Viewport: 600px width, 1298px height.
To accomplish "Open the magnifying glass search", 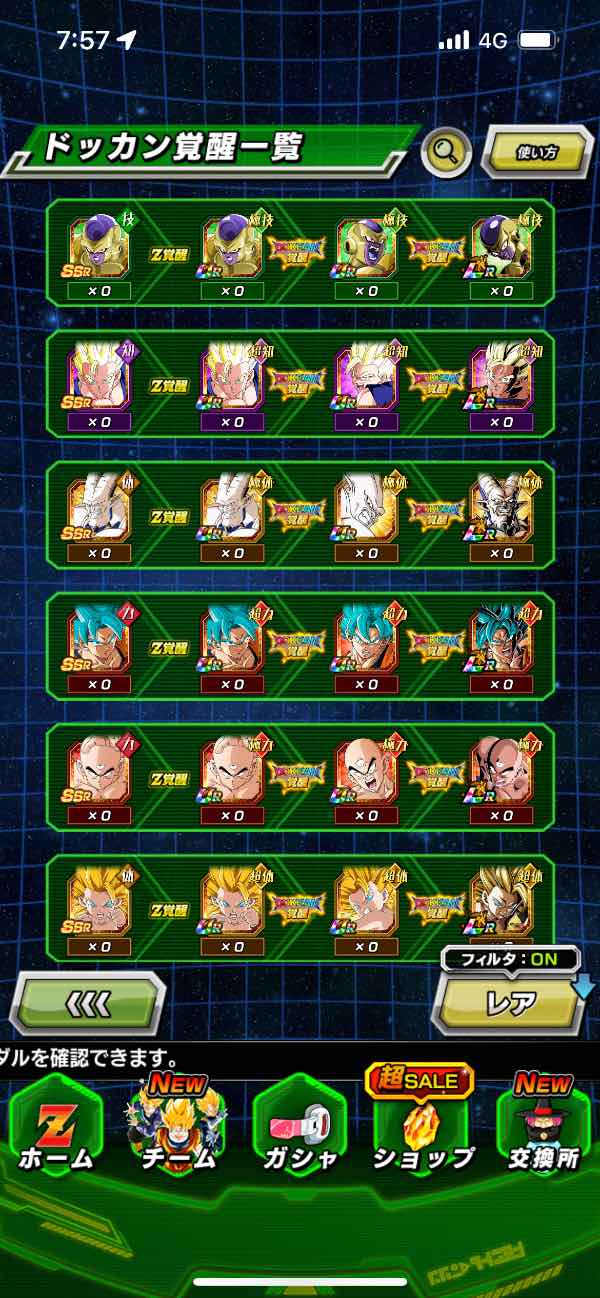I will [x=446, y=153].
